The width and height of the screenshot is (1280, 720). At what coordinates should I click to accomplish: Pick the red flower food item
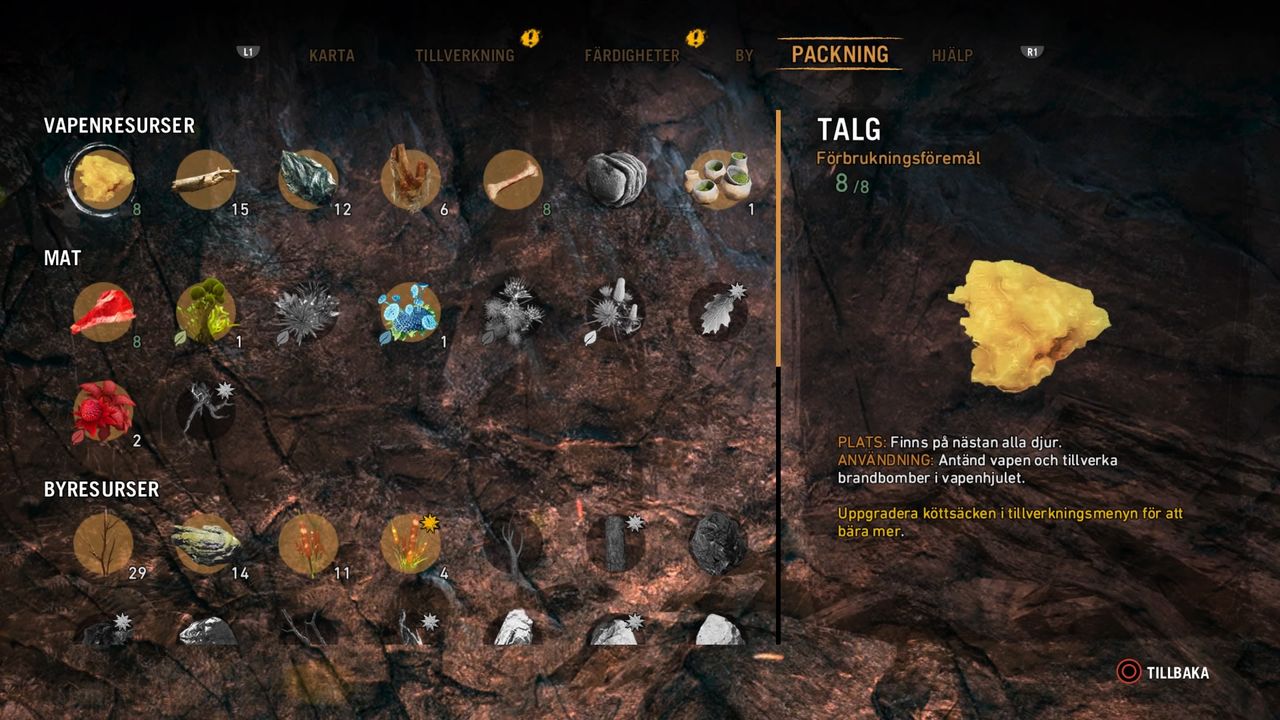point(104,411)
